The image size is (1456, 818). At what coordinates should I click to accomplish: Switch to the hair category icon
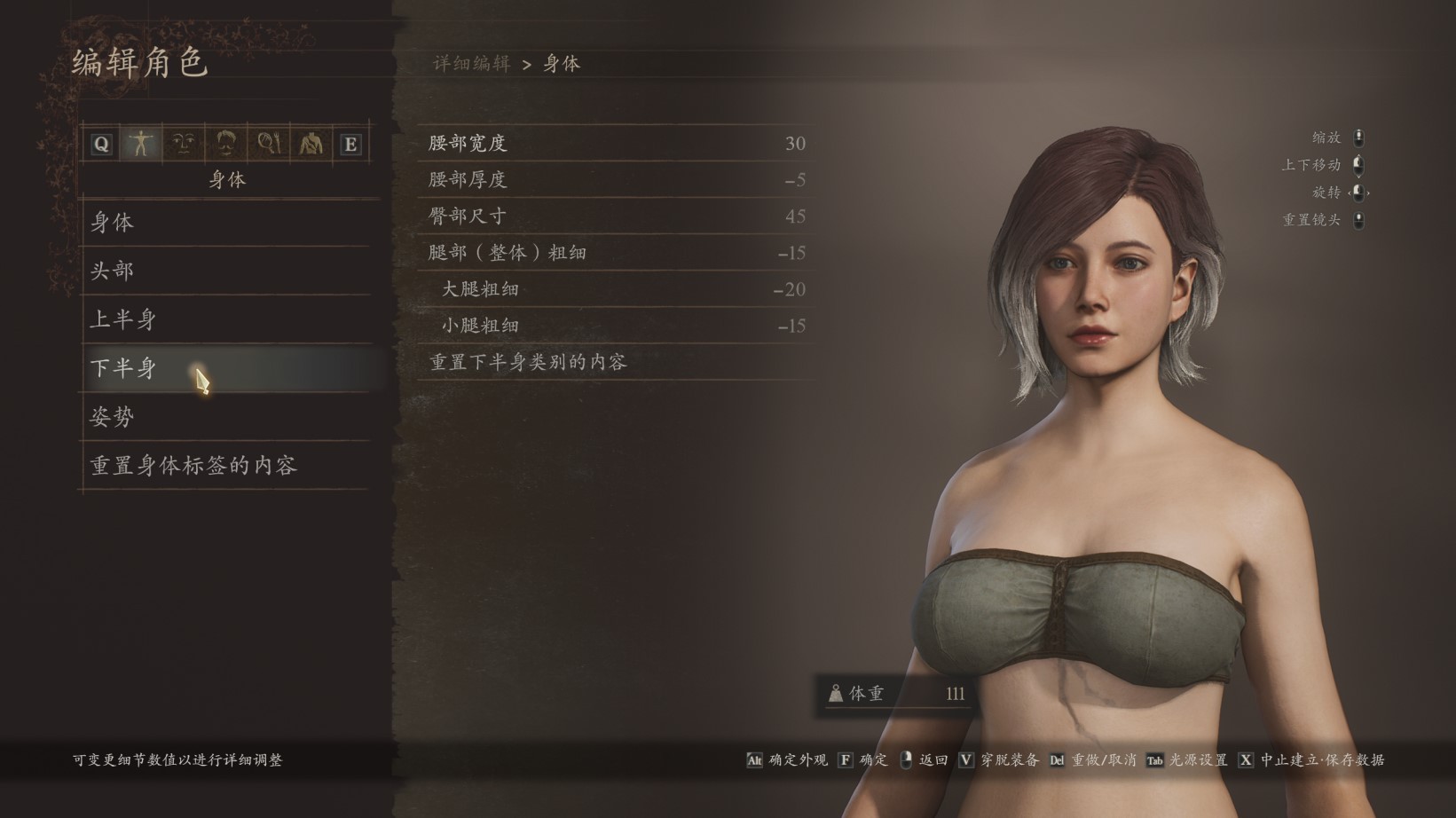pyautogui.click(x=225, y=144)
